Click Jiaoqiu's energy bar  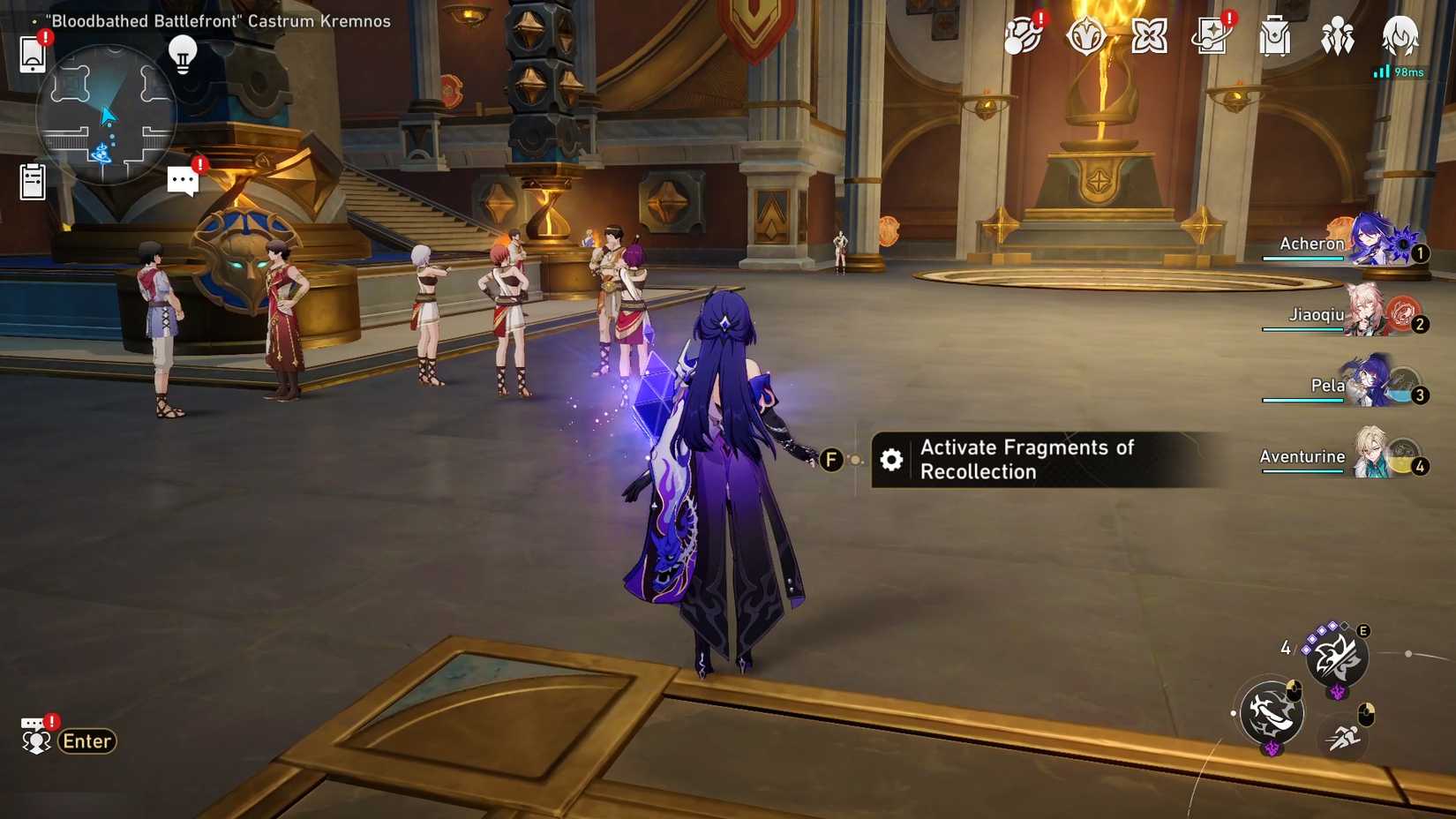(1303, 328)
